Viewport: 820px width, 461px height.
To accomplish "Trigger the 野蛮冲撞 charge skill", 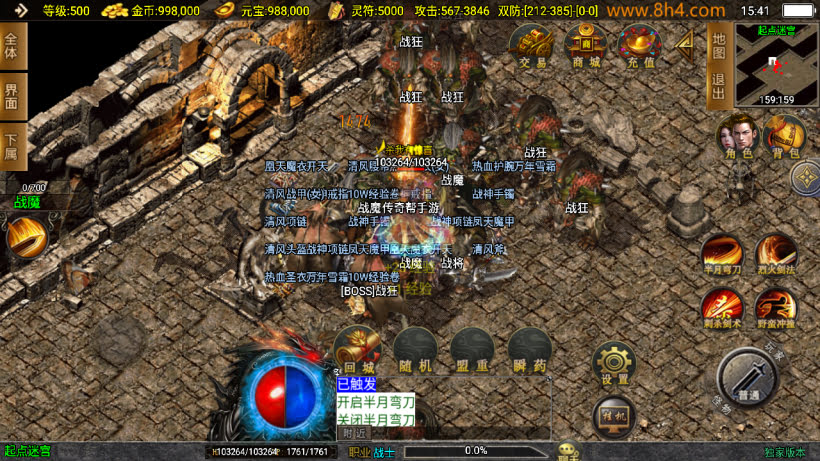I will tap(775, 307).
